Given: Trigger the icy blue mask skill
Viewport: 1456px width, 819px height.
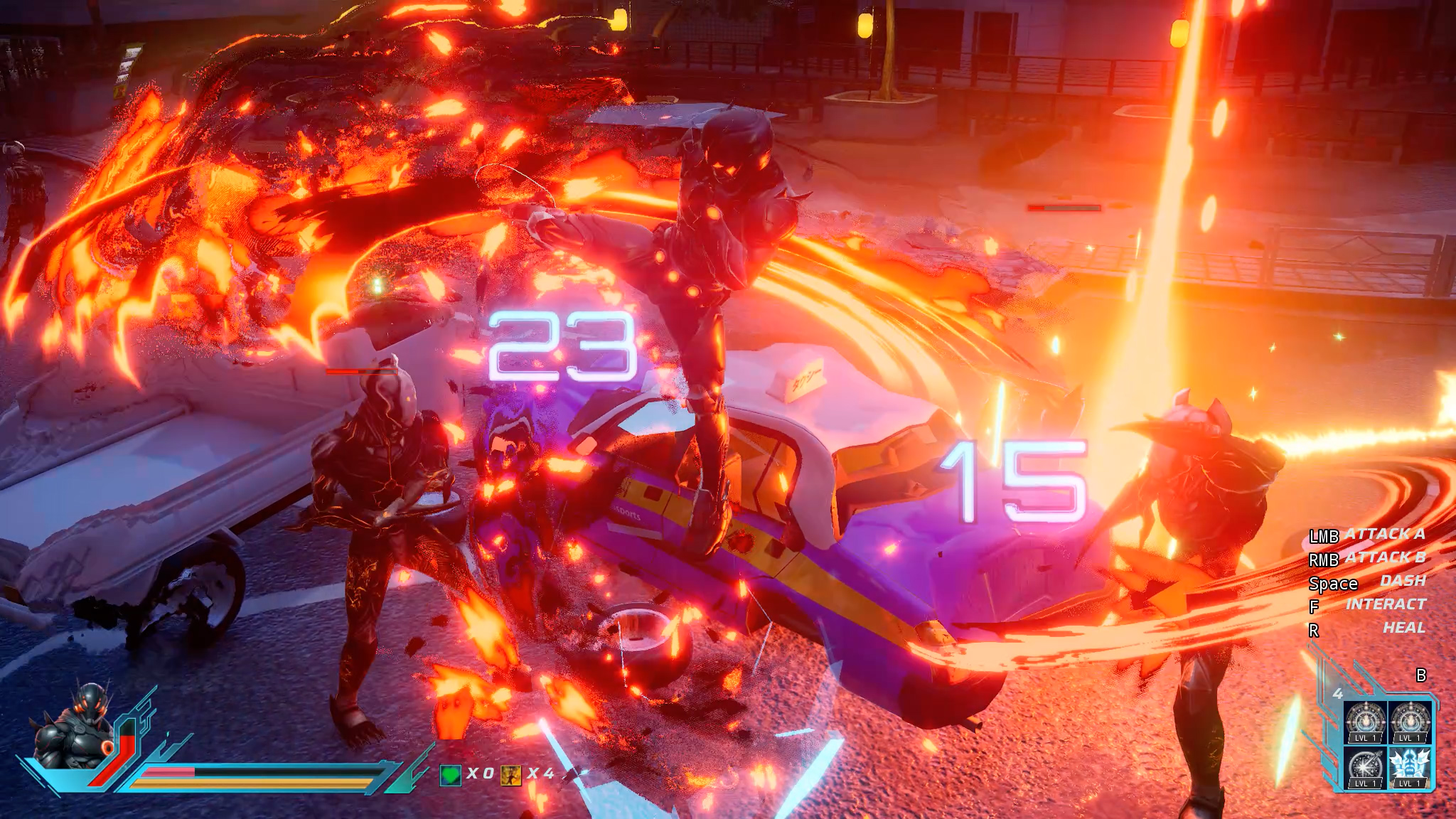Looking at the screenshot, I should point(1409,767).
